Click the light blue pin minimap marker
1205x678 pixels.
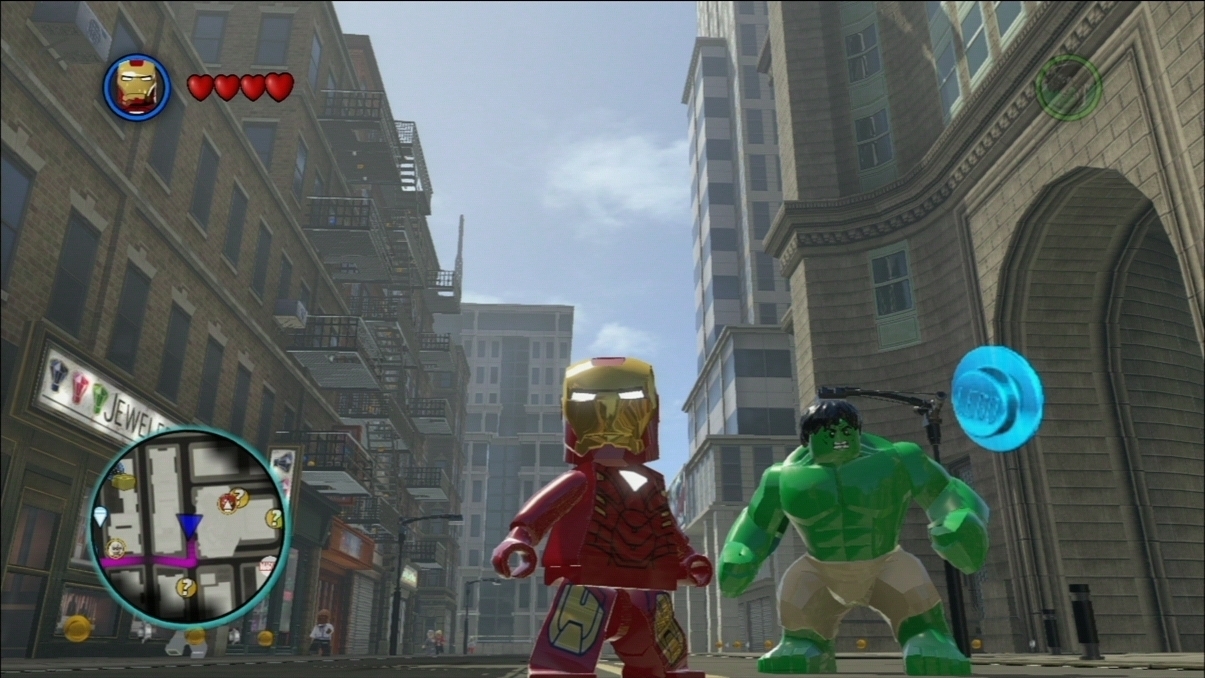100,515
